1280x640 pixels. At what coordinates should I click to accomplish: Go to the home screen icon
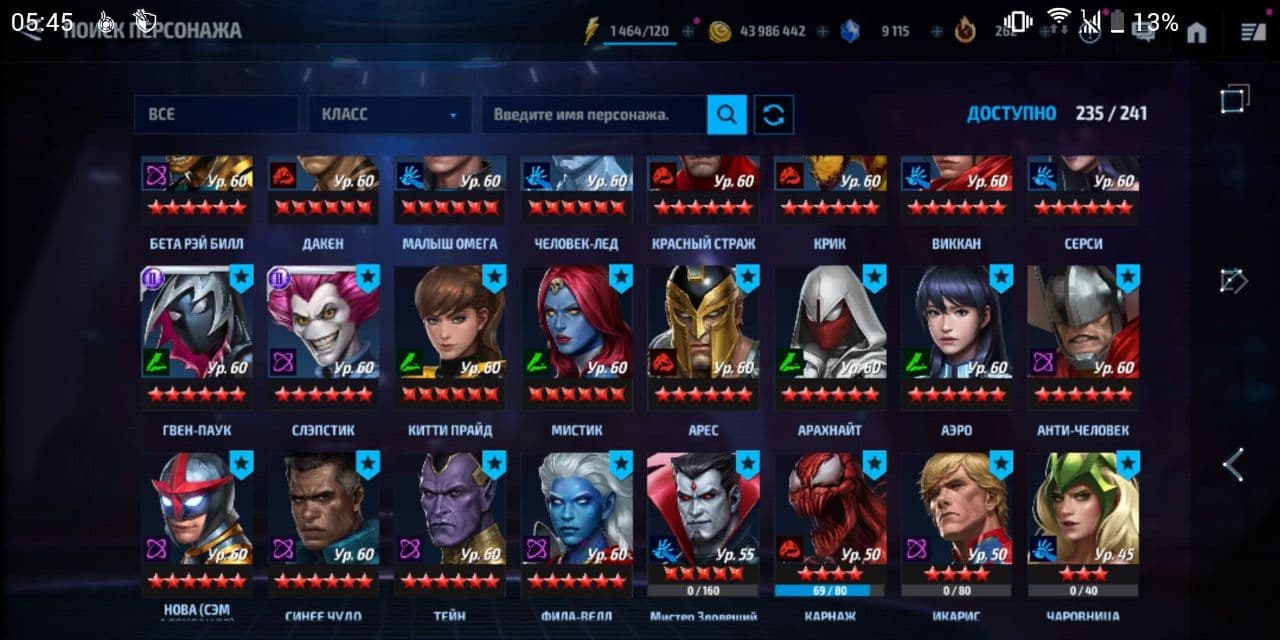(1197, 32)
